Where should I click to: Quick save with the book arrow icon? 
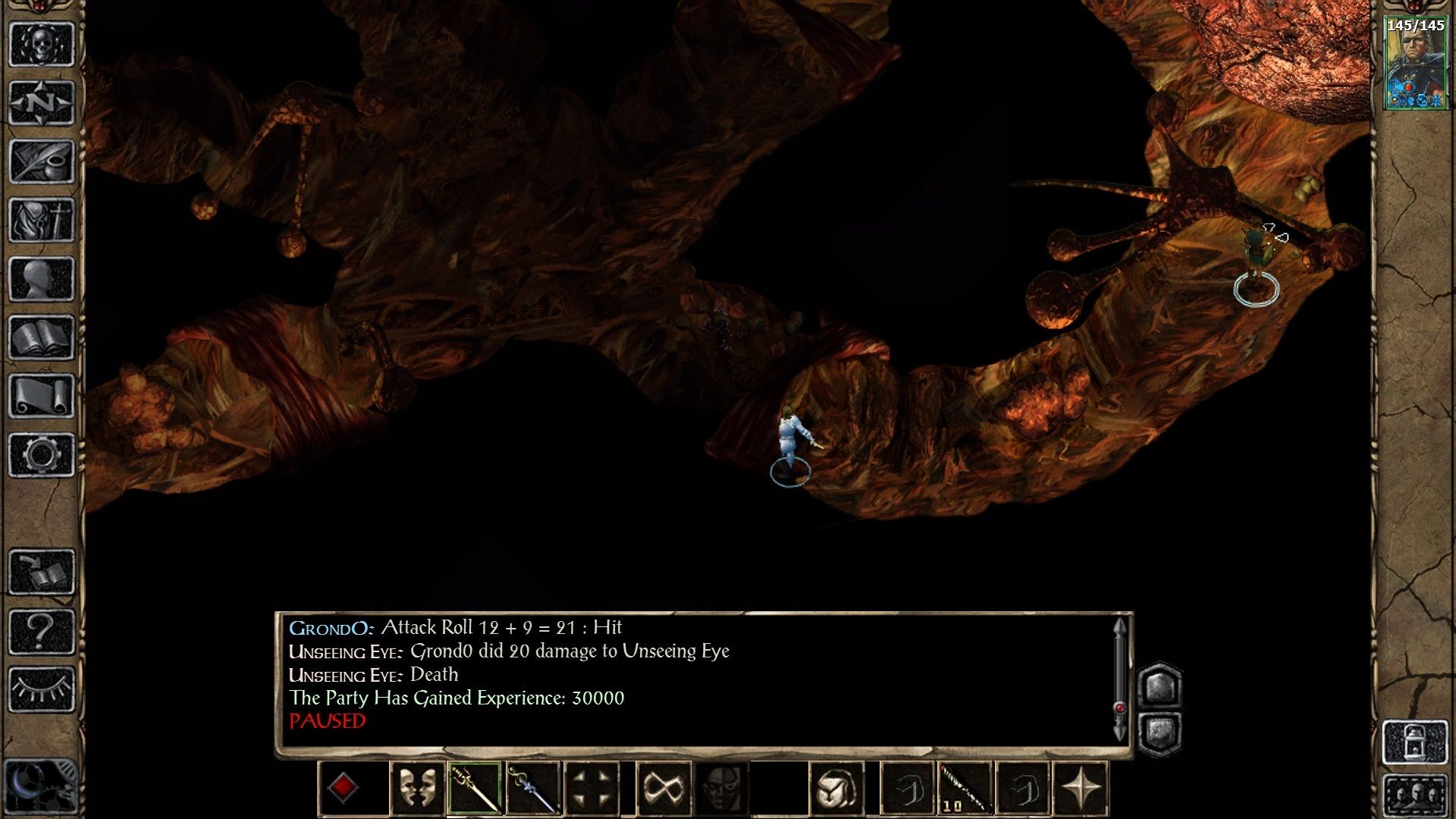(42, 572)
